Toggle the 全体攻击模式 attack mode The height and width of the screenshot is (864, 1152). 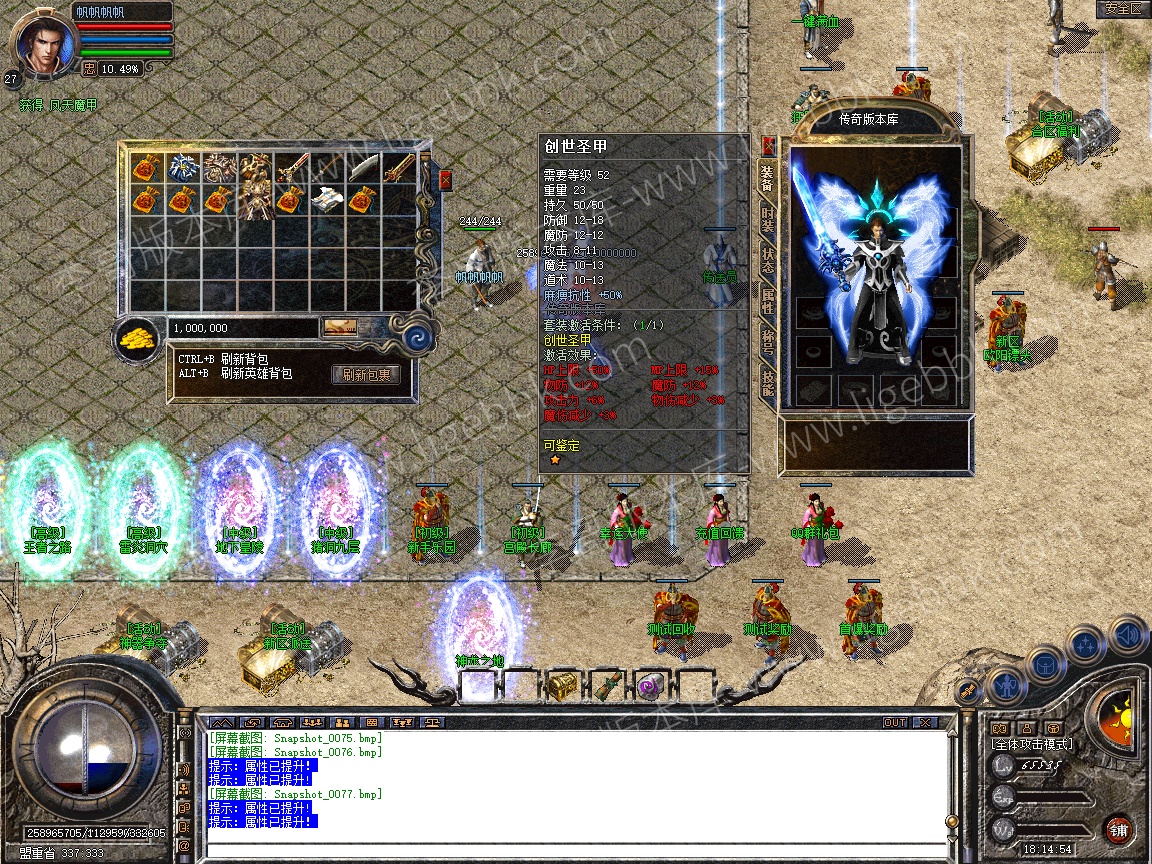1030,744
